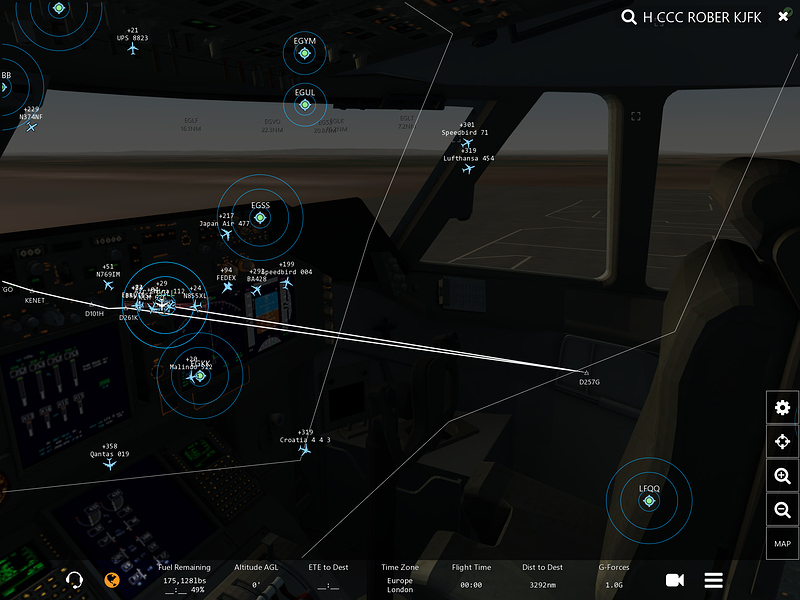Click the orange globe icon
The image size is (800, 600).
(113, 580)
